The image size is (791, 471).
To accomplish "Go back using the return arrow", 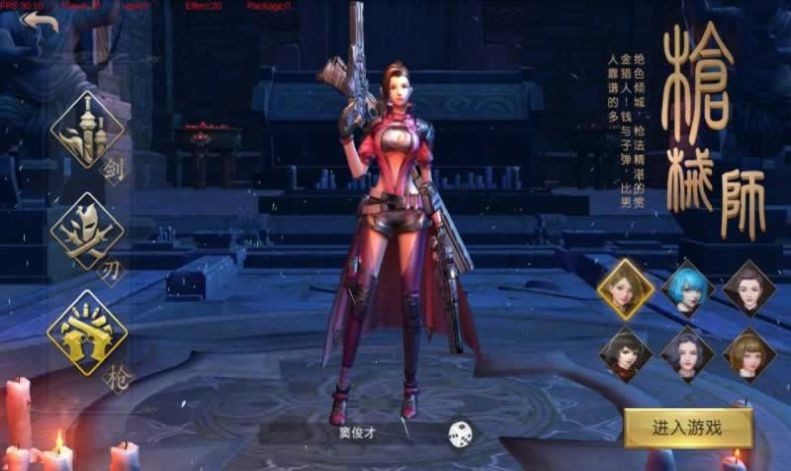I will 41,23.
